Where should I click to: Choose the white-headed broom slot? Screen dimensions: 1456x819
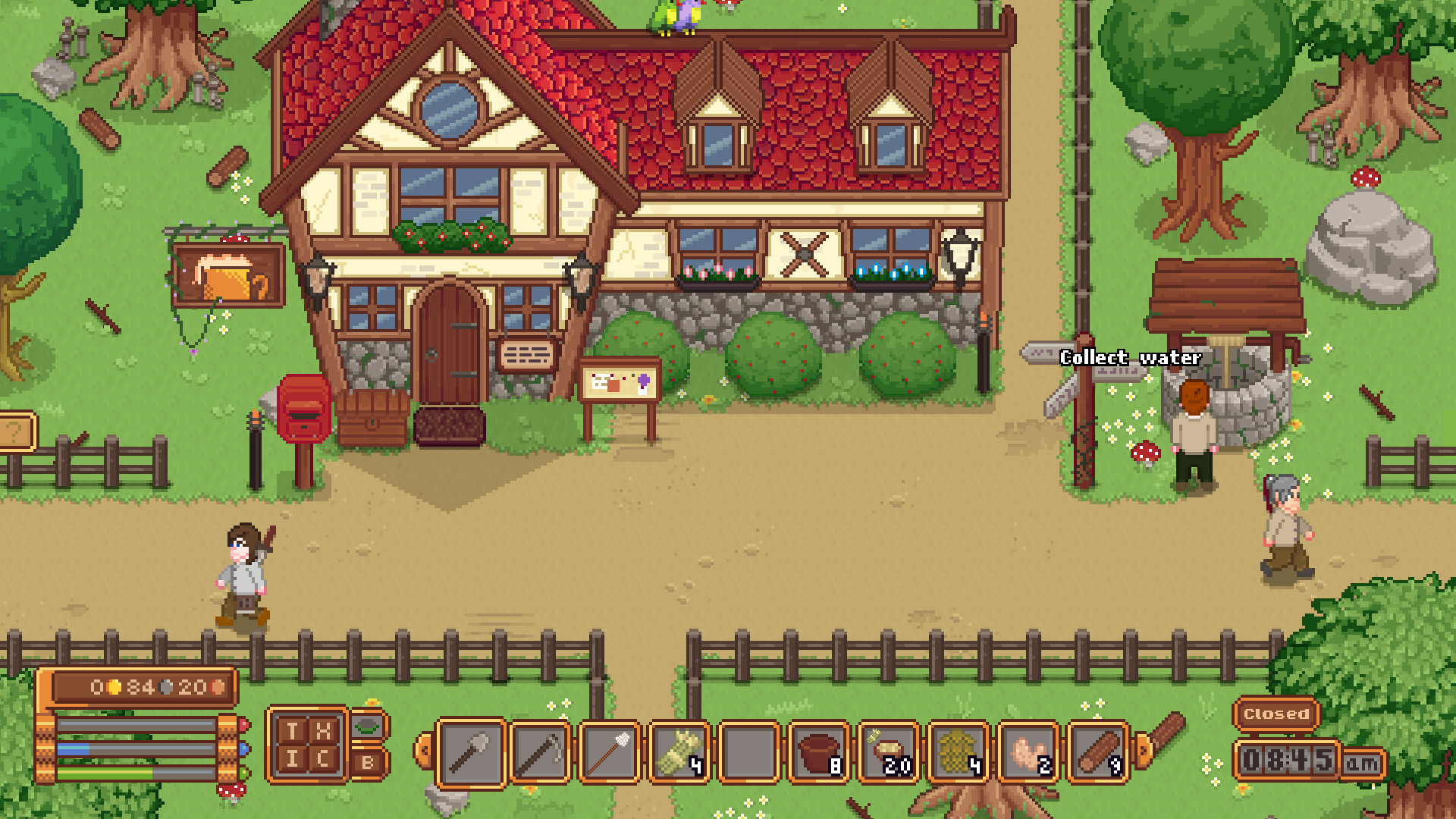[610, 753]
